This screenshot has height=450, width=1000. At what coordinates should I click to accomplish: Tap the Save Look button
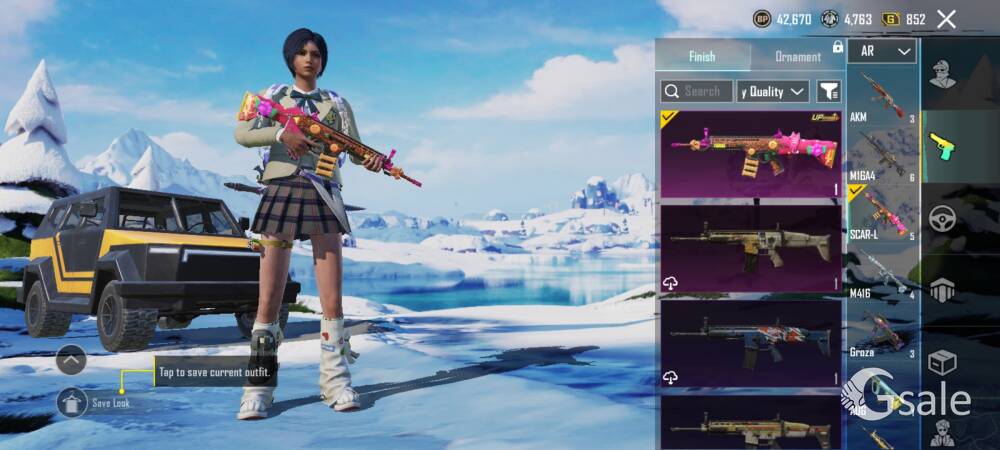point(72,402)
